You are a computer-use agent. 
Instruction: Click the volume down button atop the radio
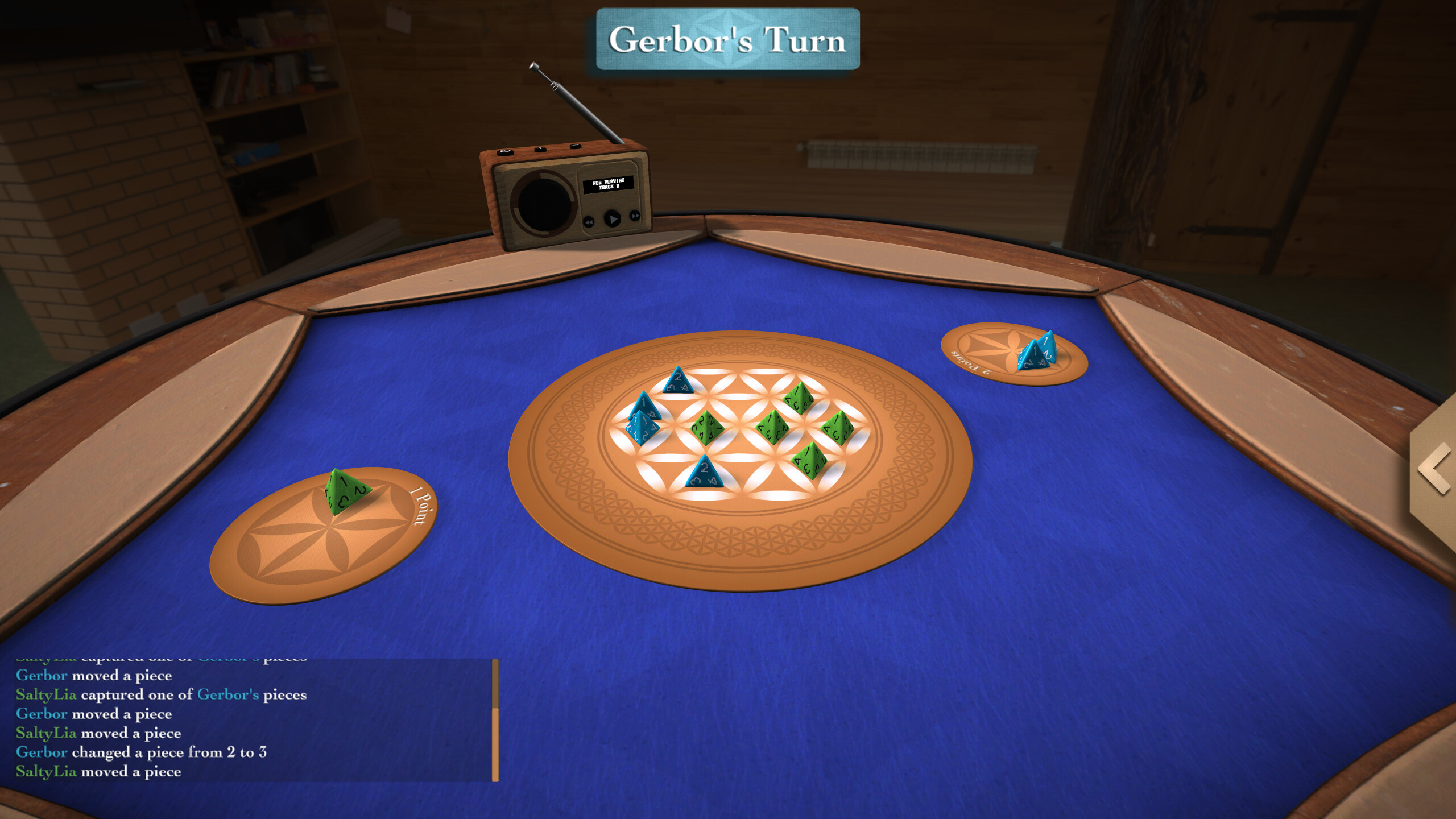(x=574, y=147)
